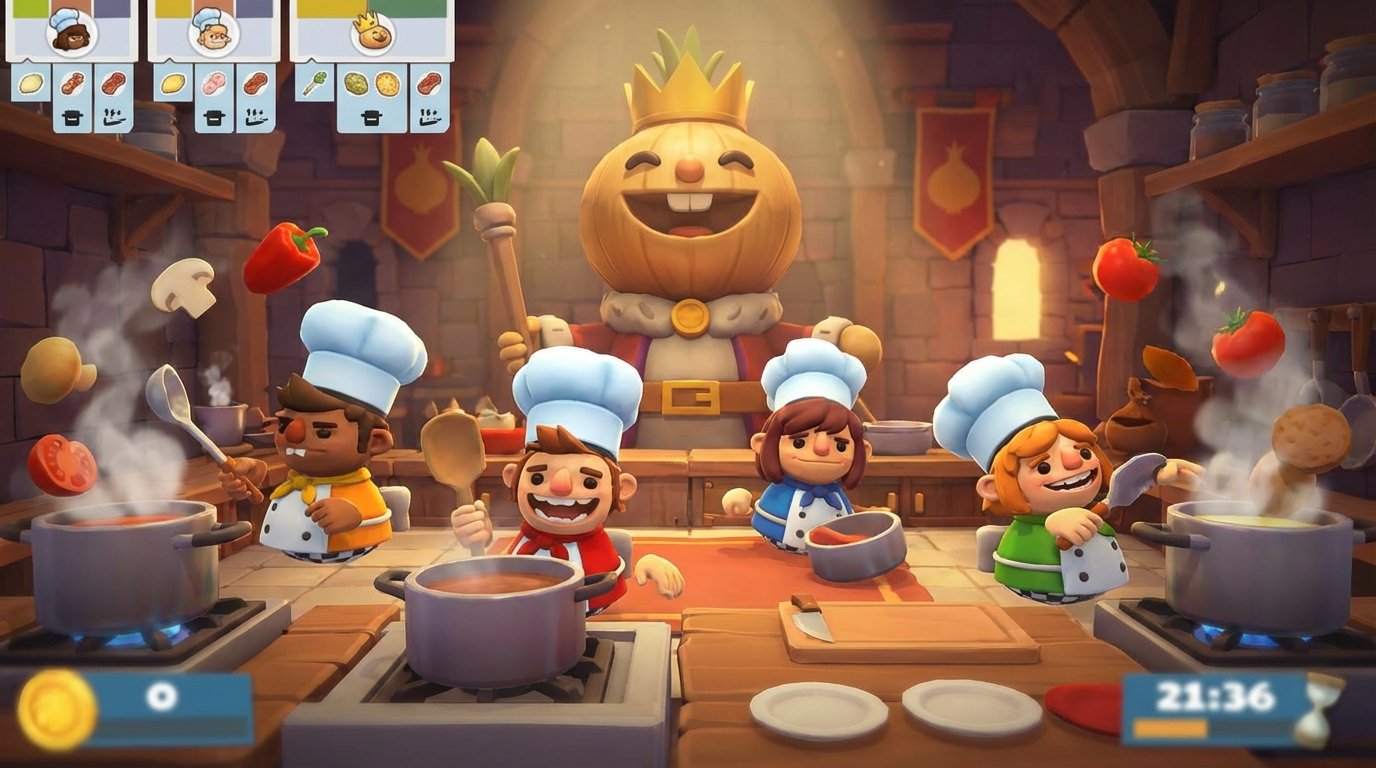Click the crowned onion portrait on the third order
Viewport: 1376px width, 768px height.
[371, 34]
